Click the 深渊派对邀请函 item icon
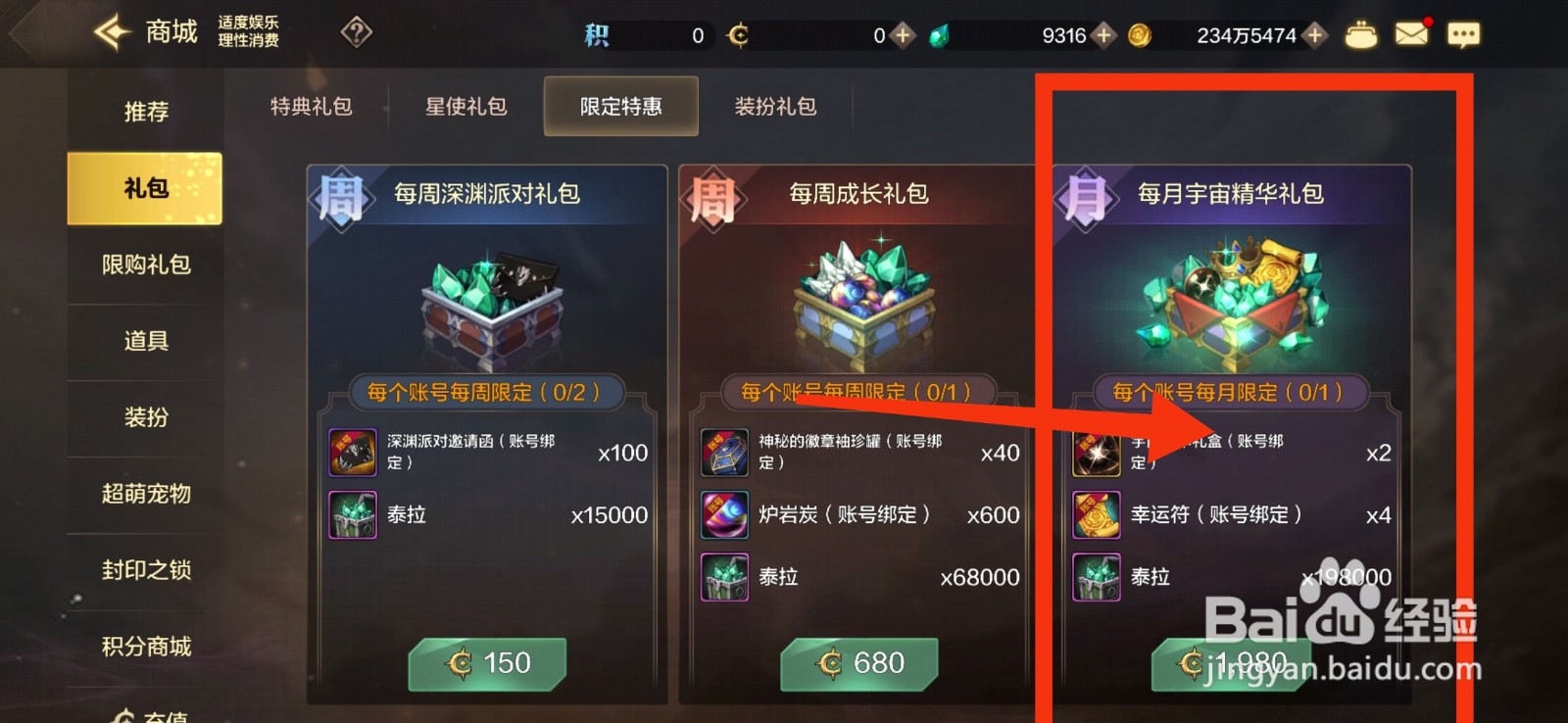 point(353,453)
